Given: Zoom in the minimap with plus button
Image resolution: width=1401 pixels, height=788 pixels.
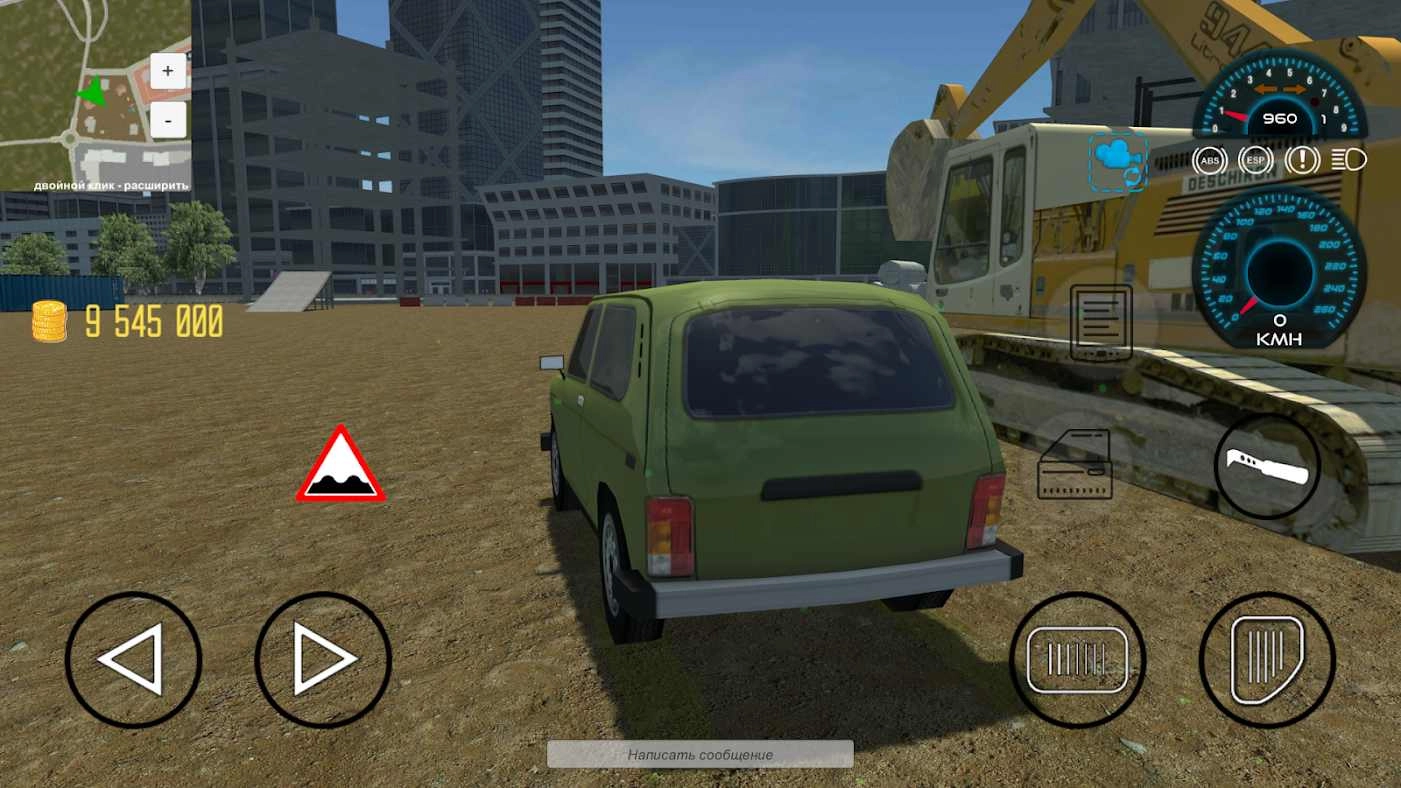Looking at the screenshot, I should (x=167, y=71).
